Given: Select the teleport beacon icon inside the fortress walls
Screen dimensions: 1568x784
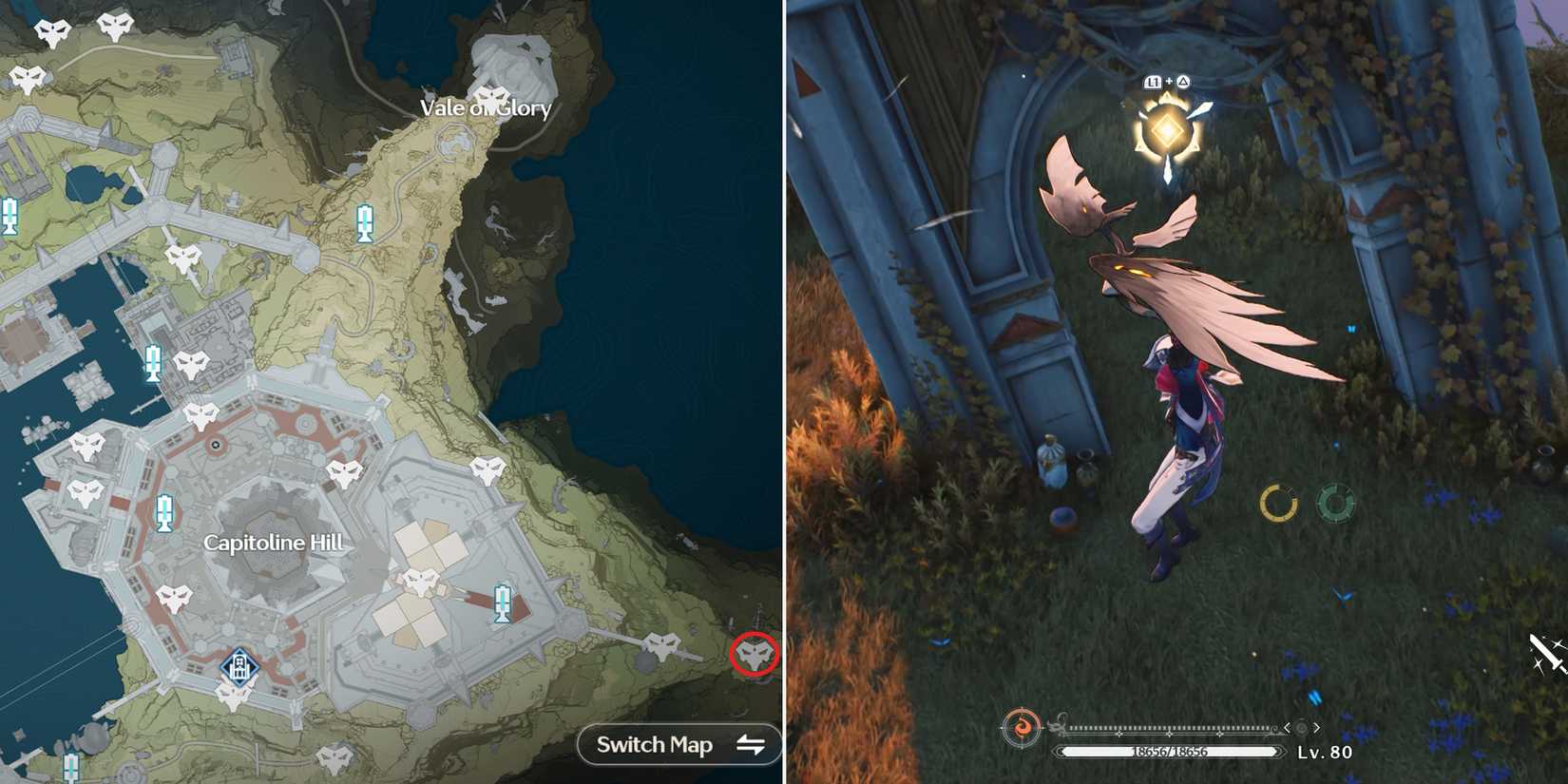Looking at the screenshot, I should click(503, 602).
